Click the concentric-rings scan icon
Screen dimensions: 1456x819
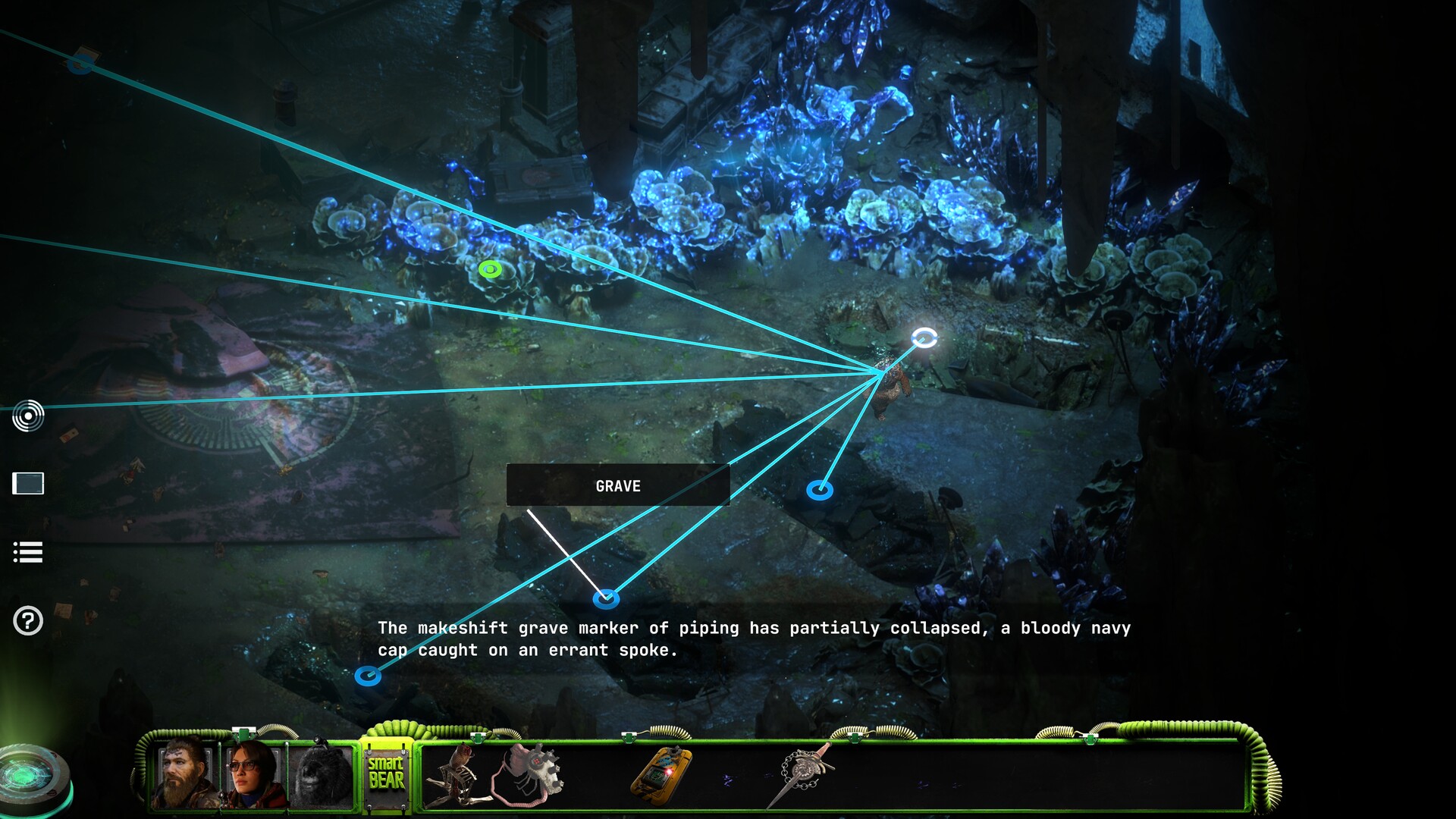click(28, 416)
